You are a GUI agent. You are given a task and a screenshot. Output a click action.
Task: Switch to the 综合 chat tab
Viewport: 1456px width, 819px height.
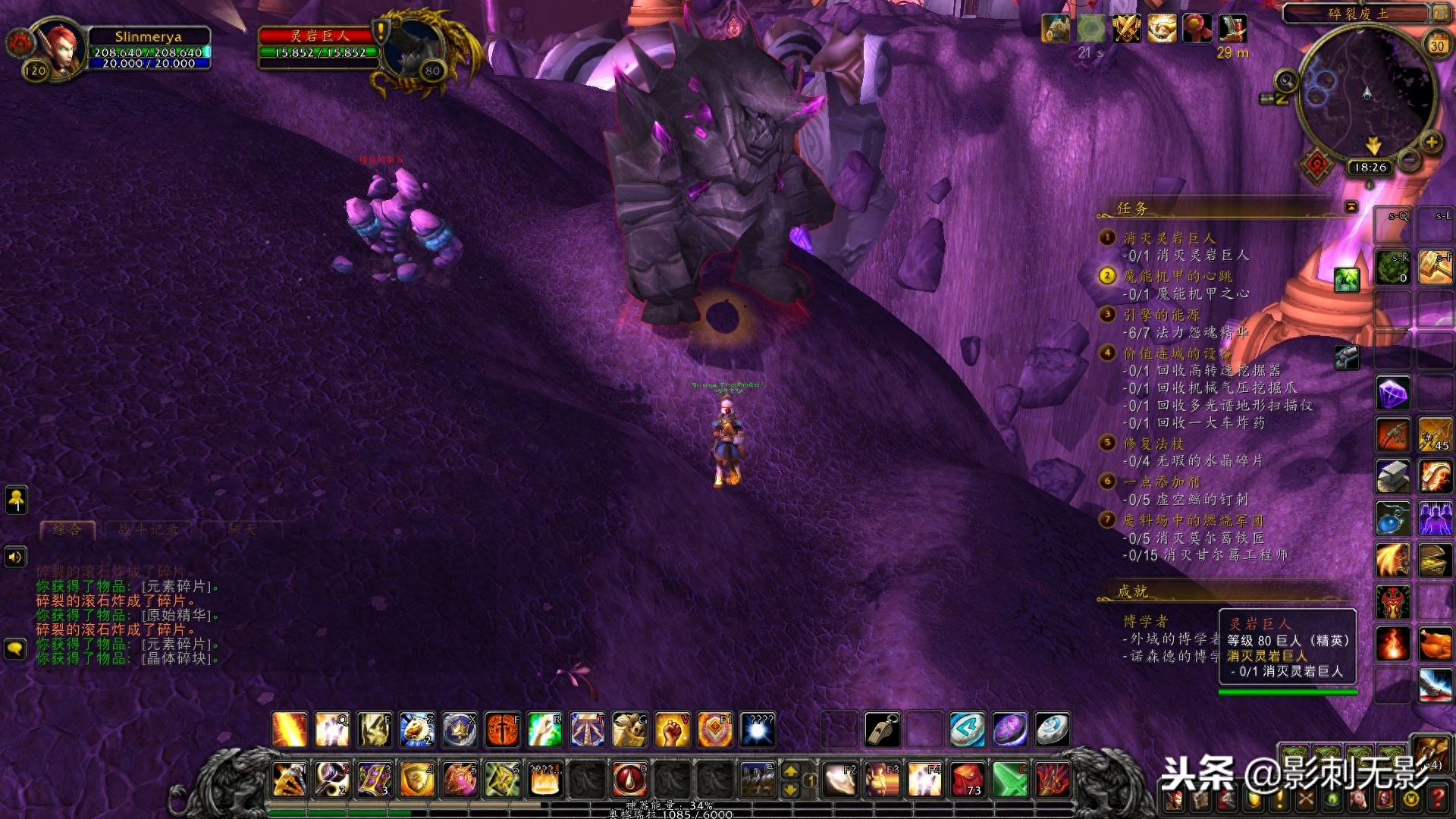coord(67,529)
